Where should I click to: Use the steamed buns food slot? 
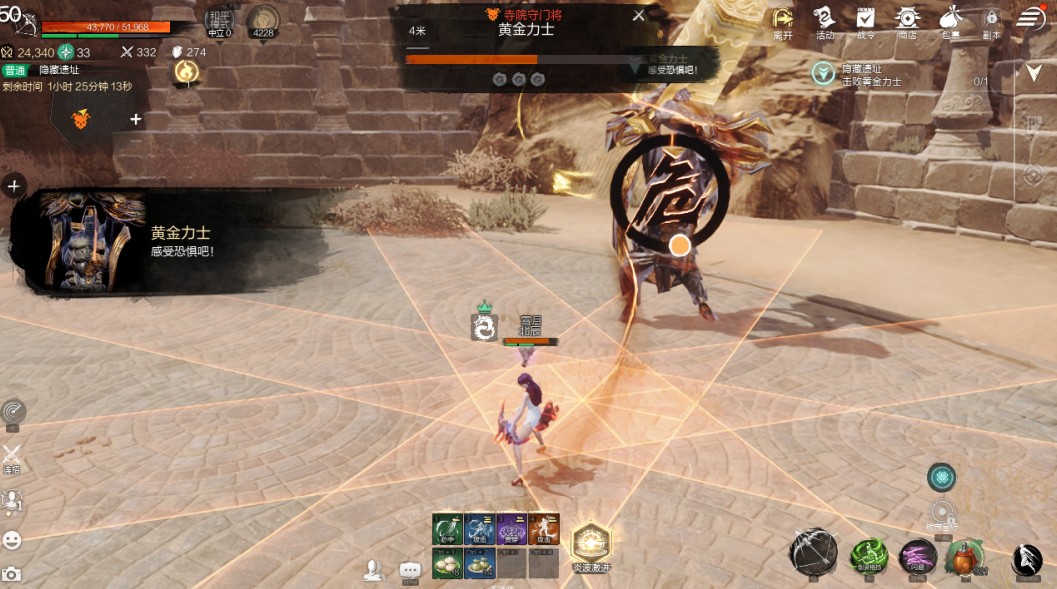coord(446,564)
